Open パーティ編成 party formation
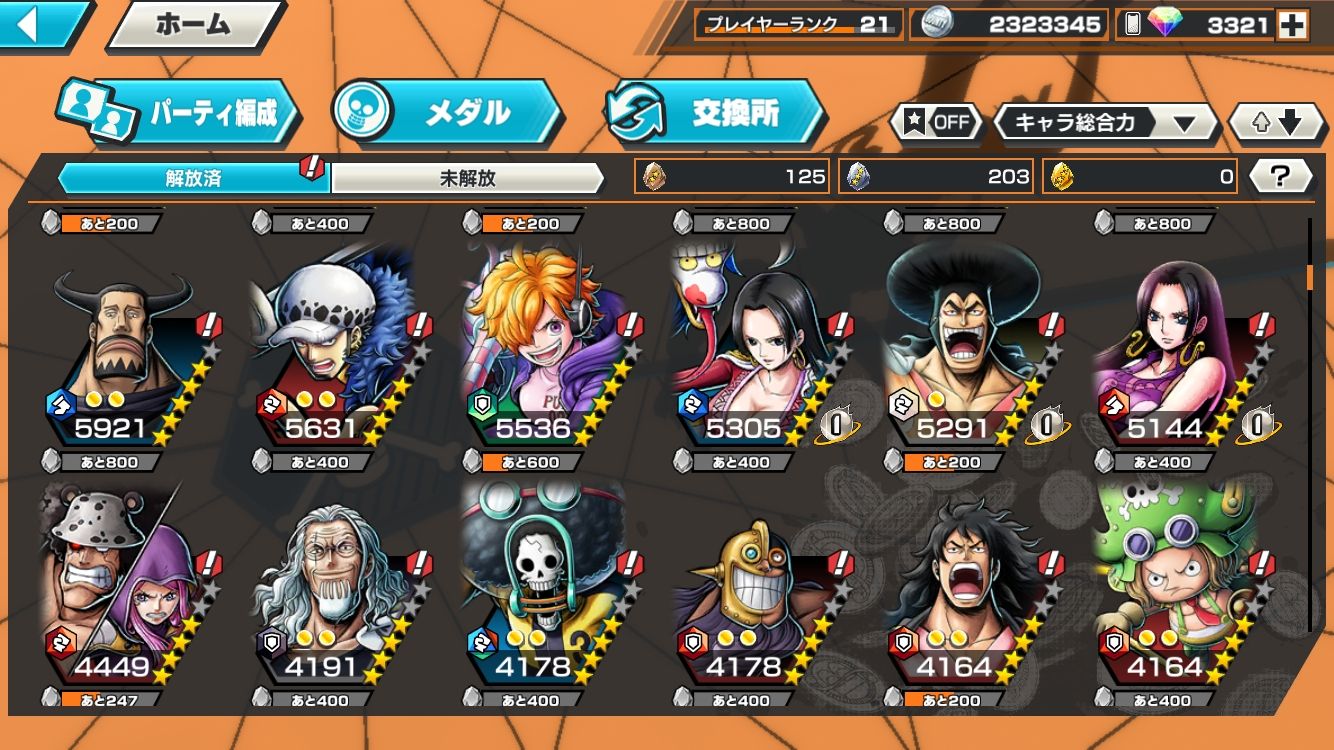Screen dimensions: 1334x750 [x=180, y=113]
